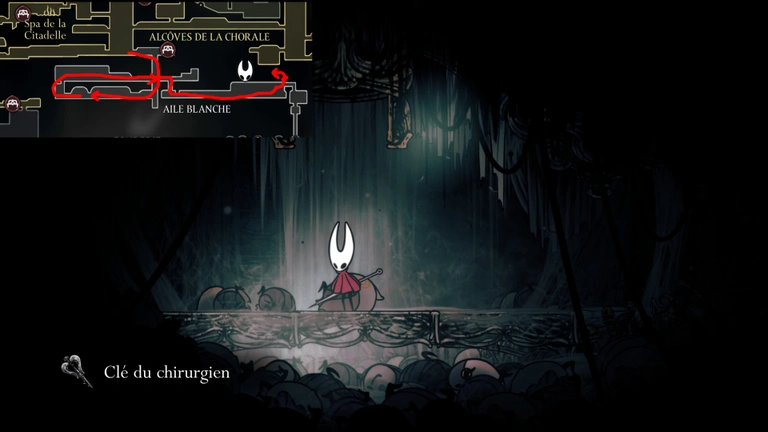Click the Aile Blanche area label
This screenshot has height=432, width=768.
coord(197,109)
